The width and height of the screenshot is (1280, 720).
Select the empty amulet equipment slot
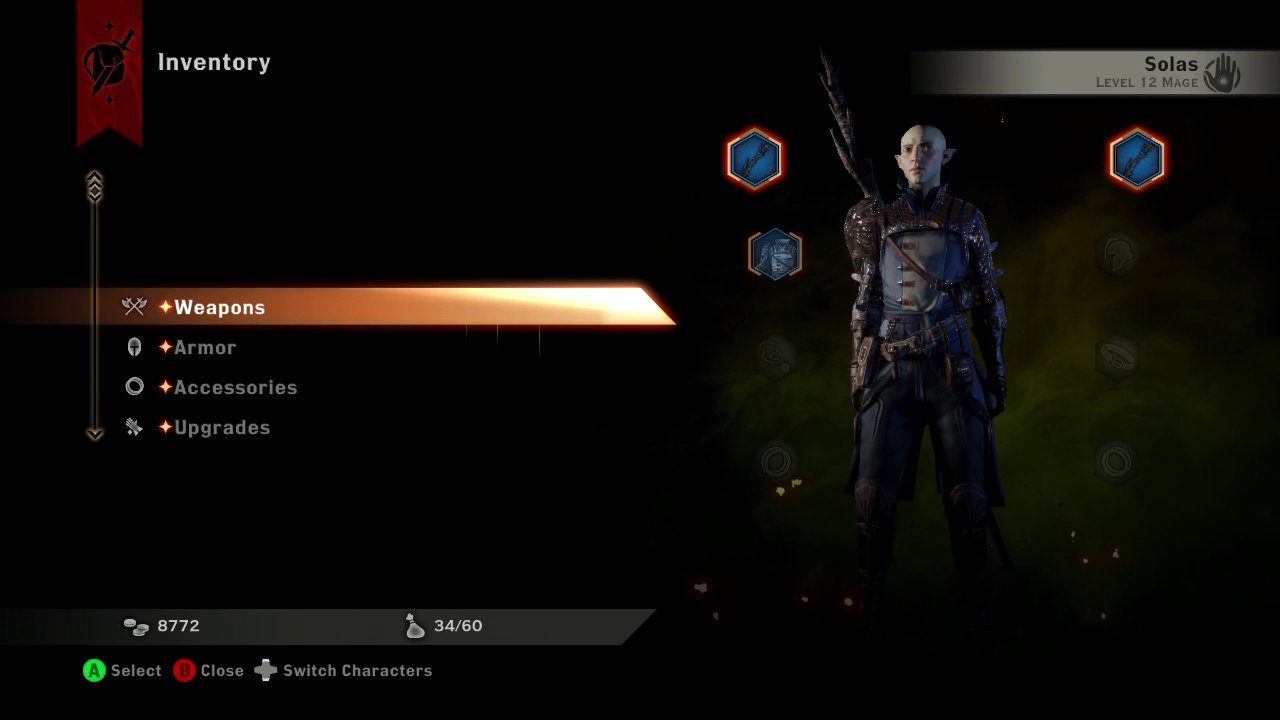click(x=776, y=356)
